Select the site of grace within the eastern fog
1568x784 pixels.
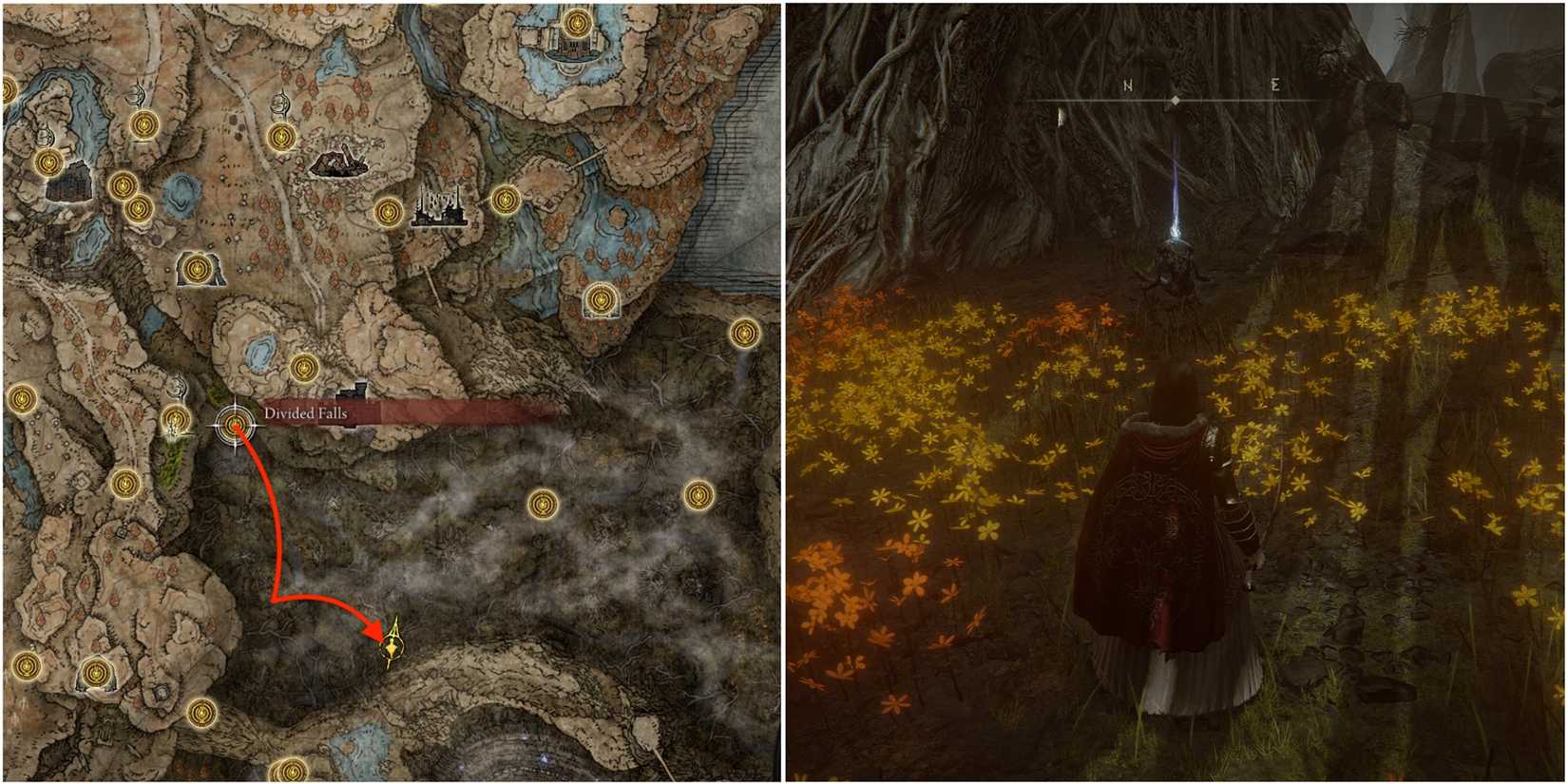click(x=698, y=494)
